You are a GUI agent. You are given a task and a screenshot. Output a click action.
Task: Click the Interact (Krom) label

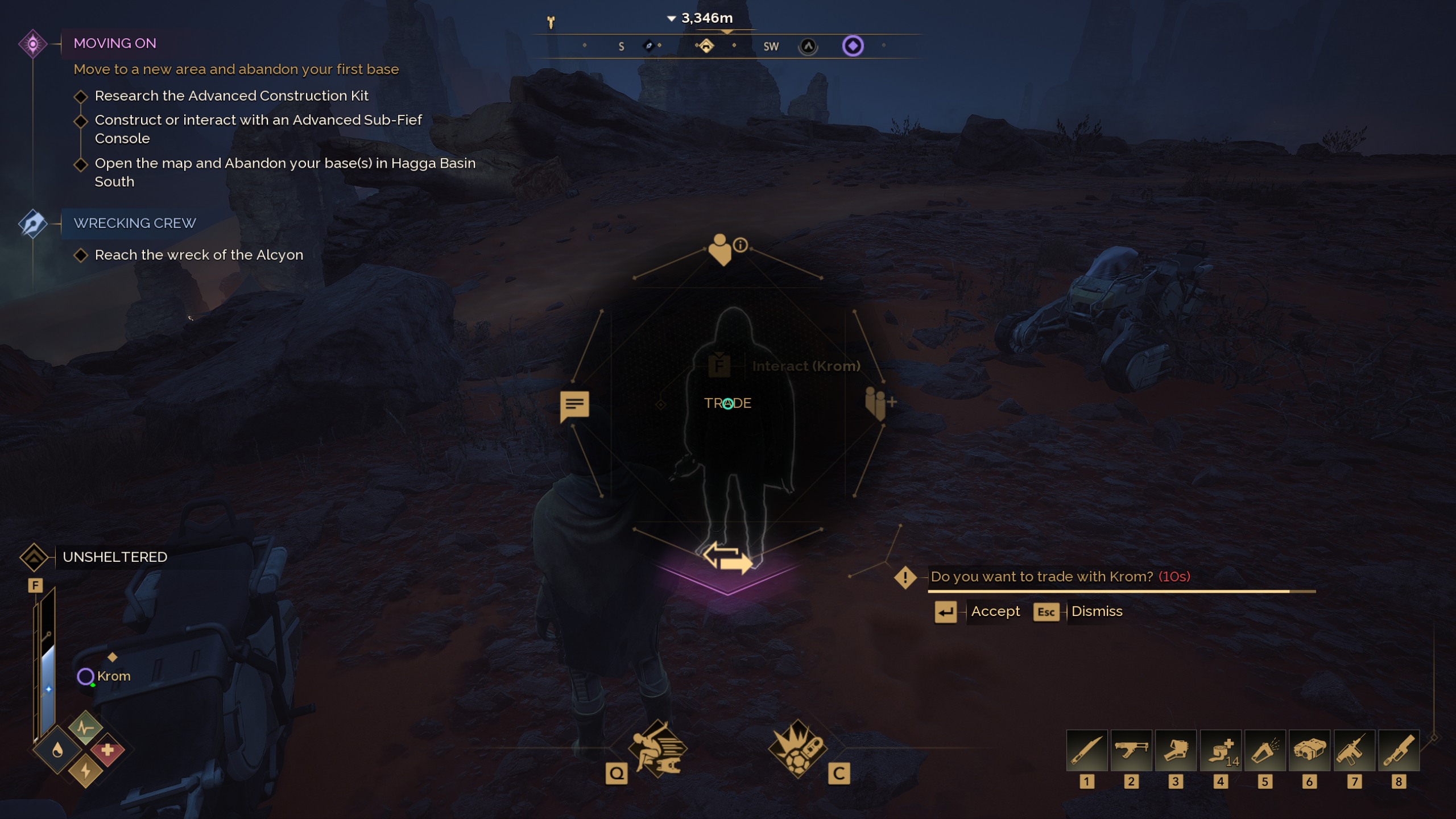click(806, 366)
